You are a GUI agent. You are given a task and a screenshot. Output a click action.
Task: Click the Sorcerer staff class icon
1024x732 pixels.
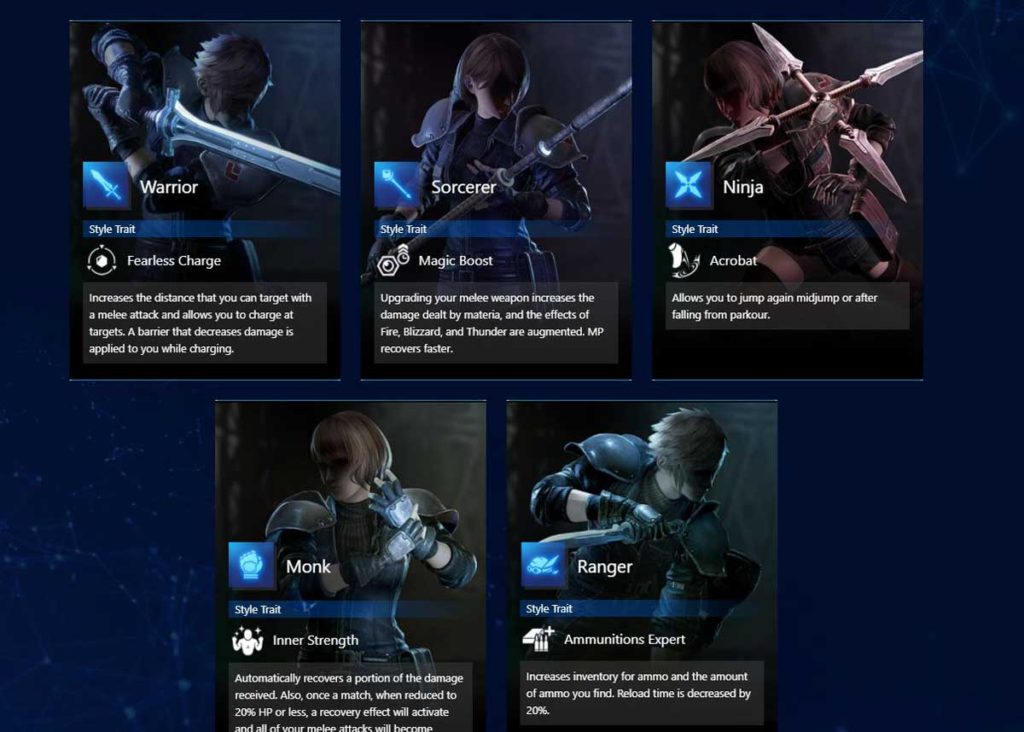(x=398, y=186)
